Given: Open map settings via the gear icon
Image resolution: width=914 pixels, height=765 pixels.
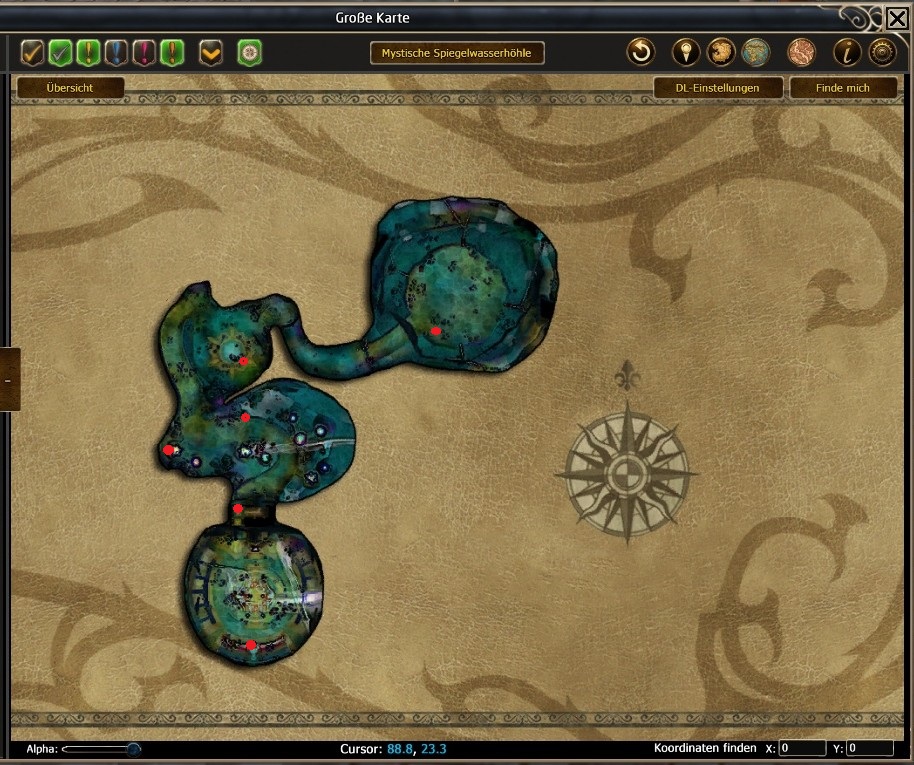Looking at the screenshot, I should [x=881, y=52].
